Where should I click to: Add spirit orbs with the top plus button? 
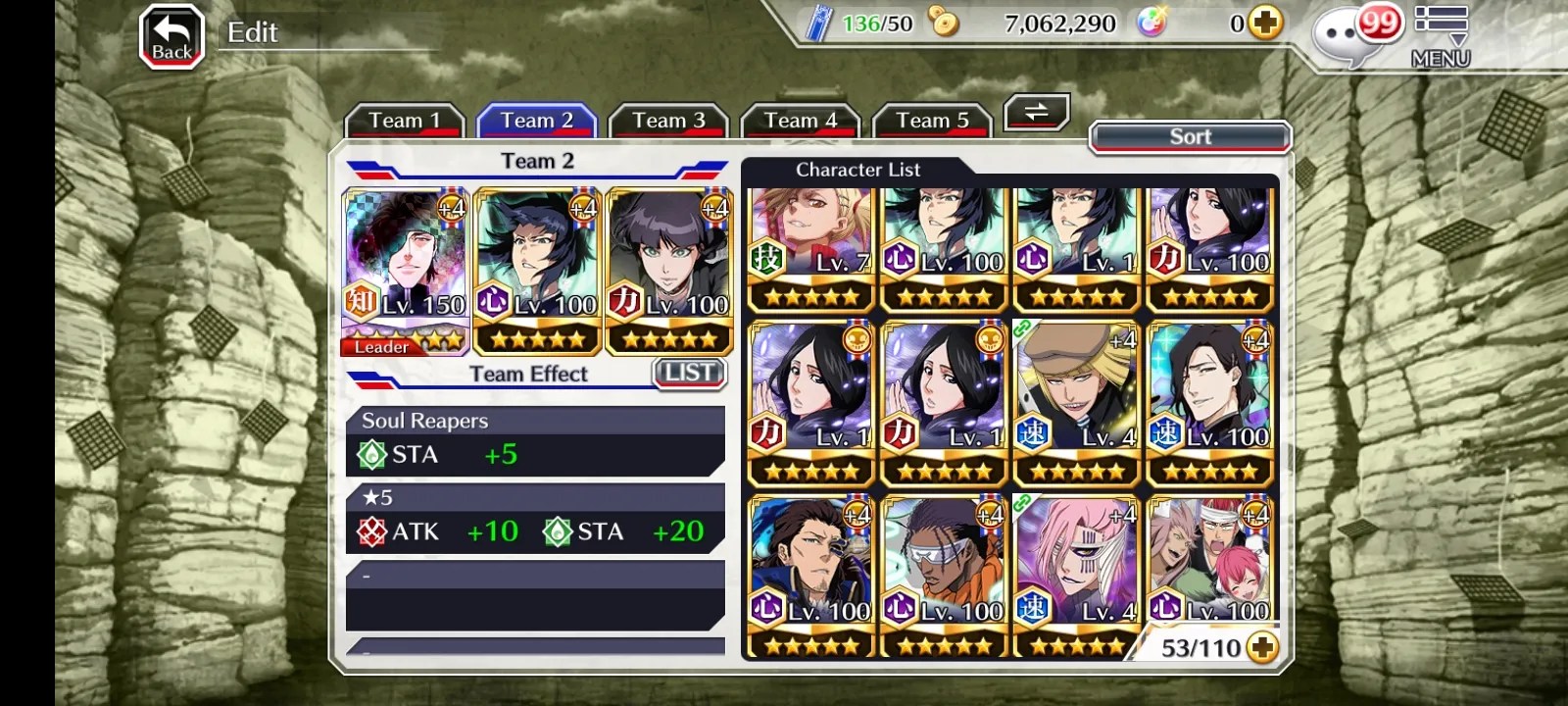coord(1265,24)
